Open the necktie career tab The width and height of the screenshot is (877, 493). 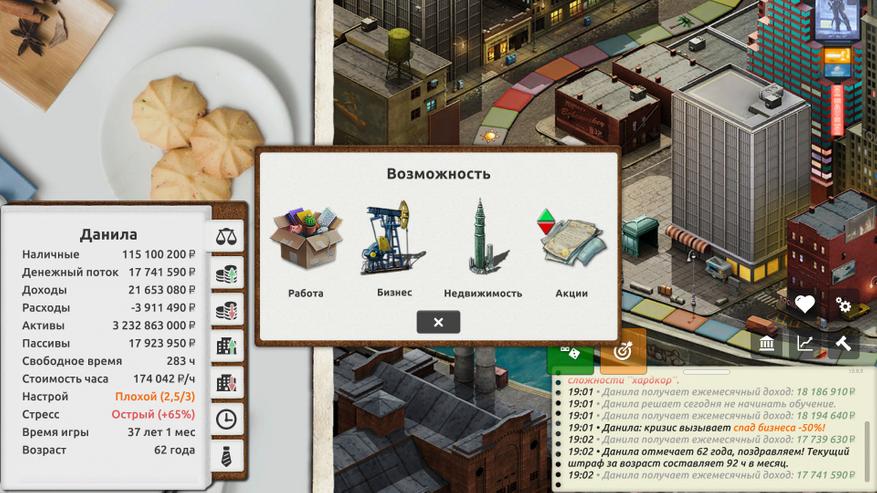pyautogui.click(x=226, y=455)
